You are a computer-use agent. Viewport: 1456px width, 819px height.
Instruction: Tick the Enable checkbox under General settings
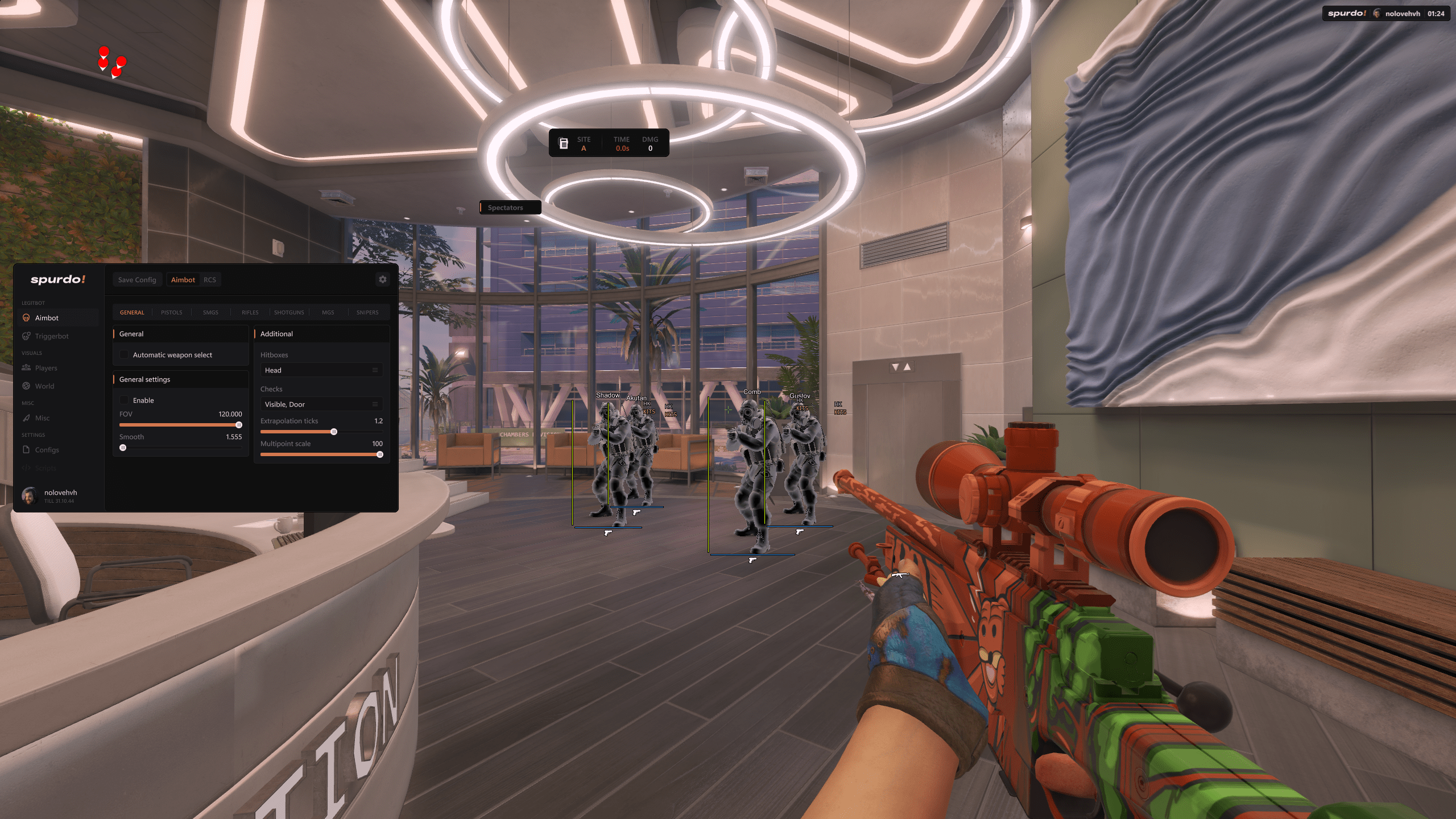tap(124, 400)
